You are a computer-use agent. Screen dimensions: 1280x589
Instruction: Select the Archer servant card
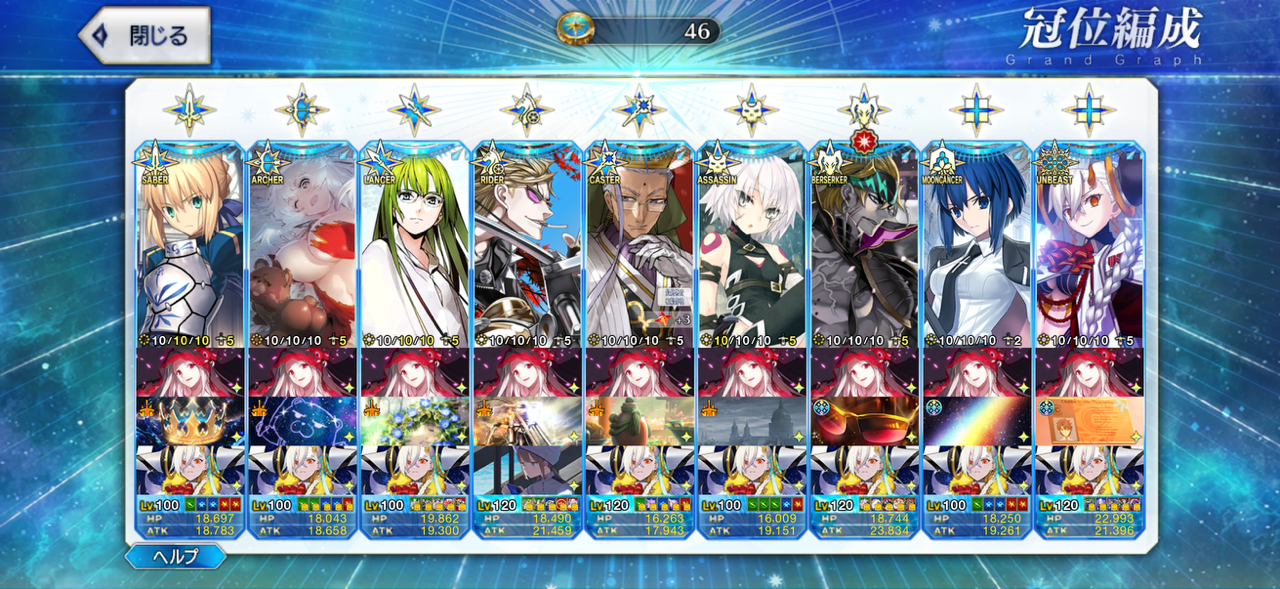[x=302, y=245]
